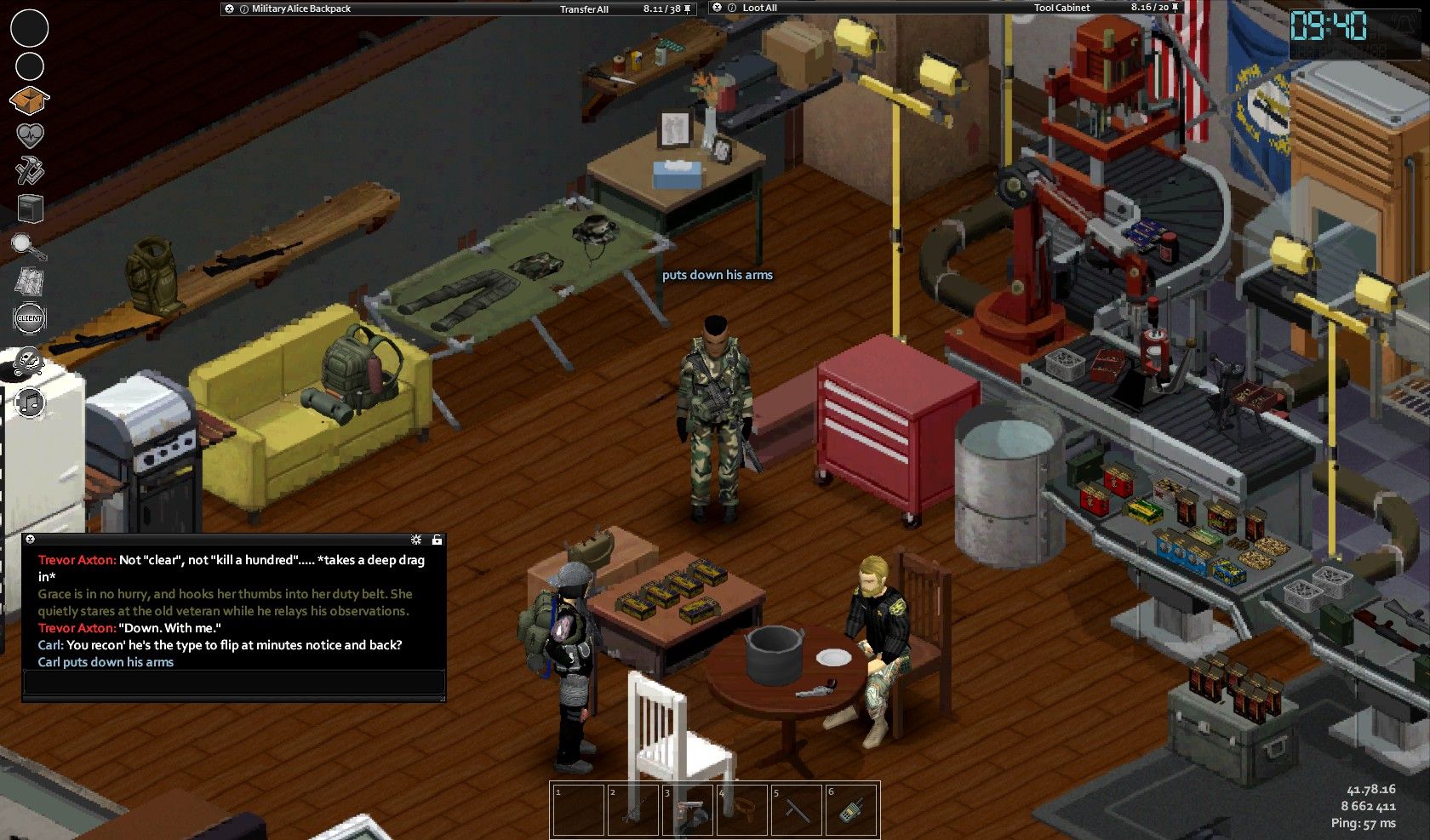The image size is (1430, 840).
Task: Open the inventory box icon
Action: 29,100
